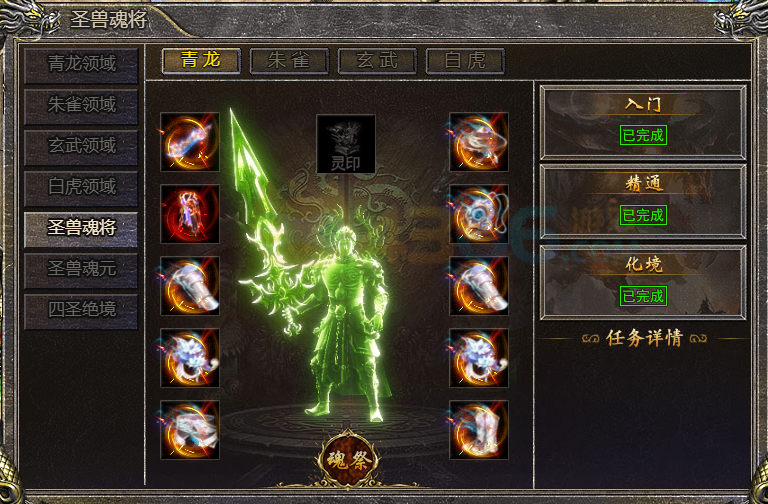Switch to the 朱雀 tab
The width and height of the screenshot is (768, 504).
pyautogui.click(x=289, y=60)
